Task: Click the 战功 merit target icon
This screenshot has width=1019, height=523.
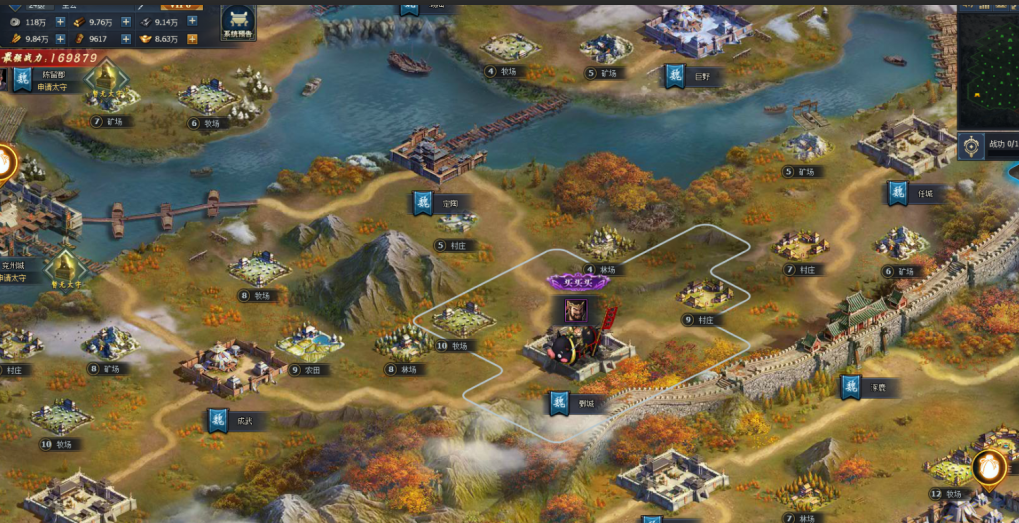Action: (x=969, y=146)
